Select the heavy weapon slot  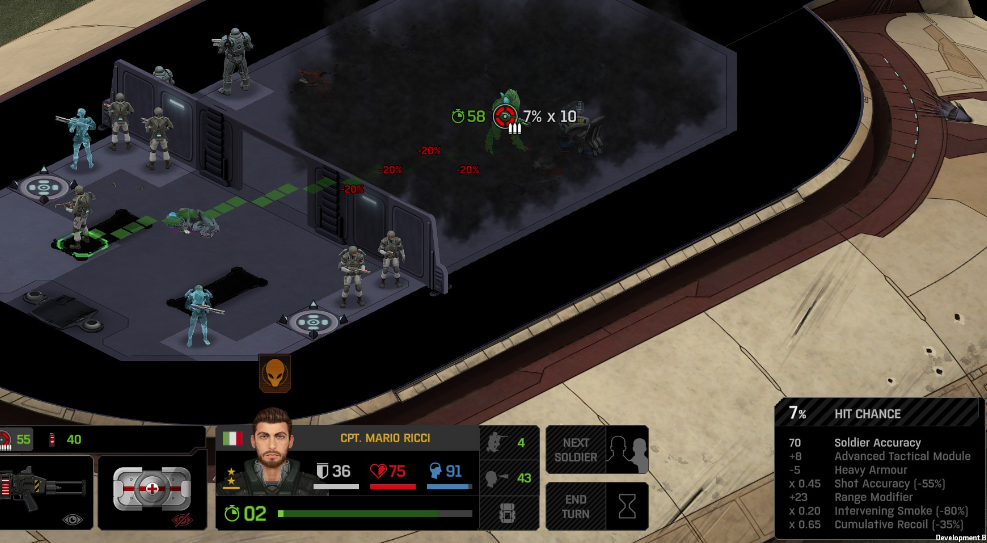46,492
